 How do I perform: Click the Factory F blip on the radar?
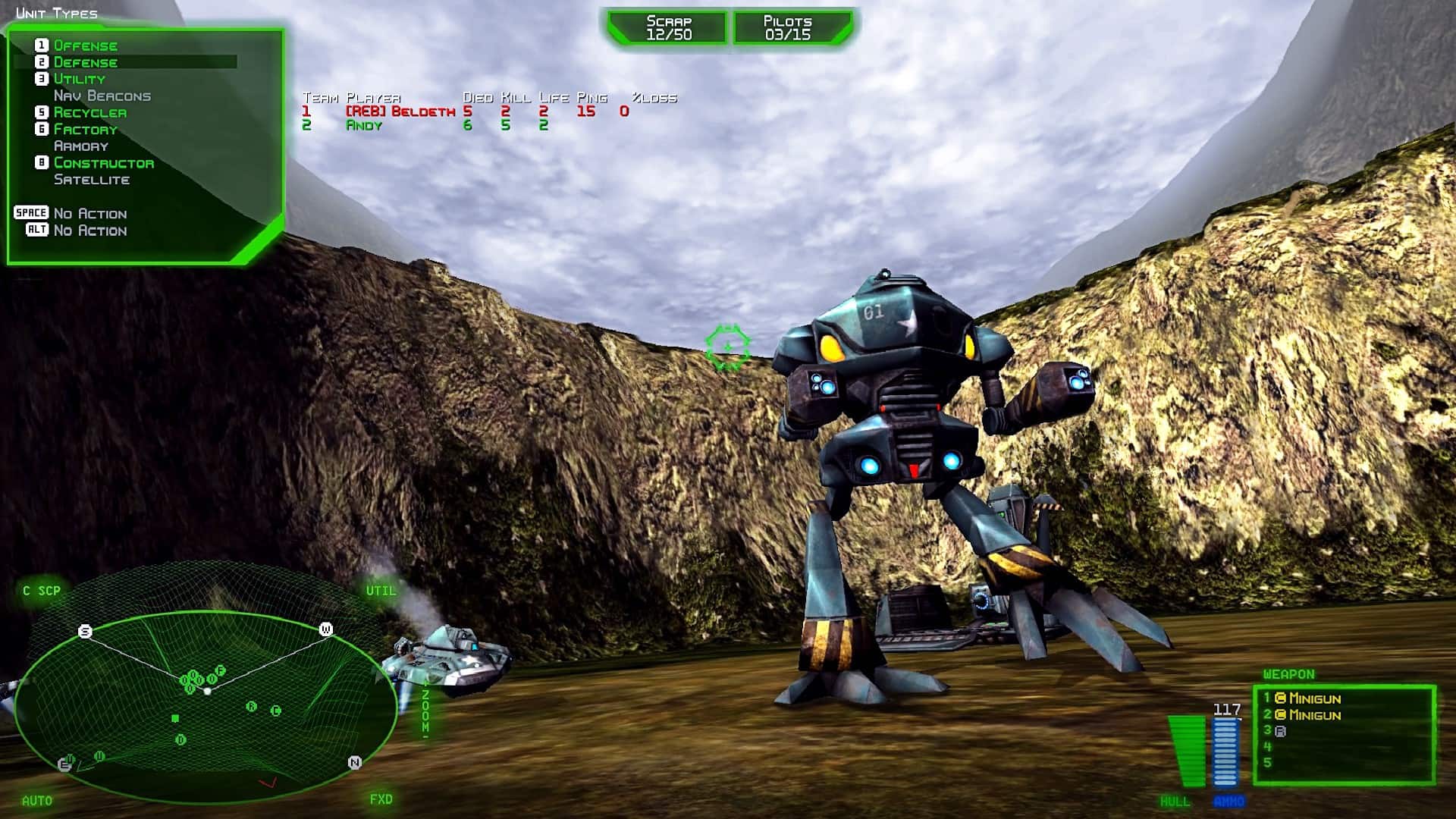pos(220,670)
